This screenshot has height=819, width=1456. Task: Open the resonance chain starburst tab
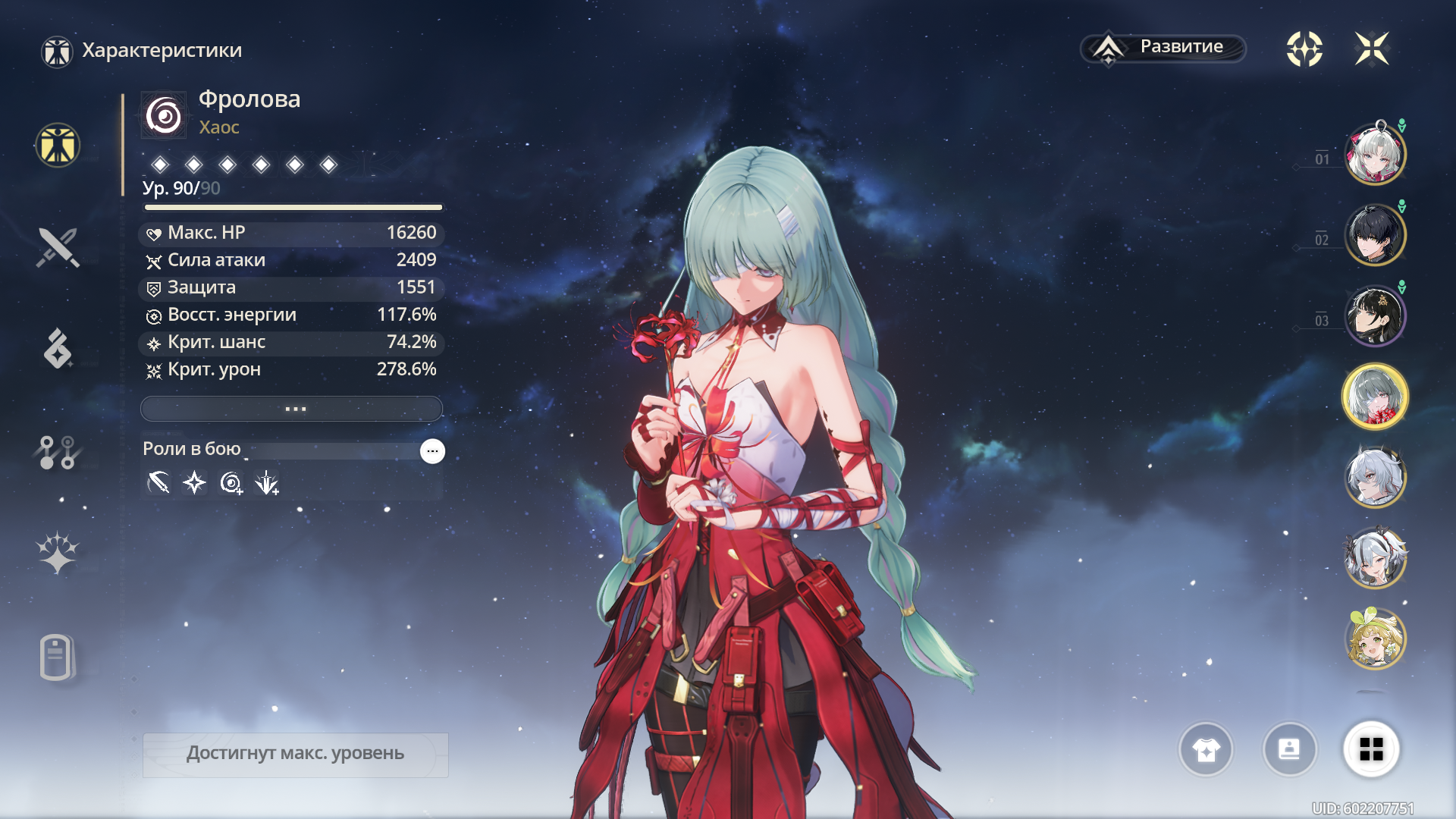[58, 552]
